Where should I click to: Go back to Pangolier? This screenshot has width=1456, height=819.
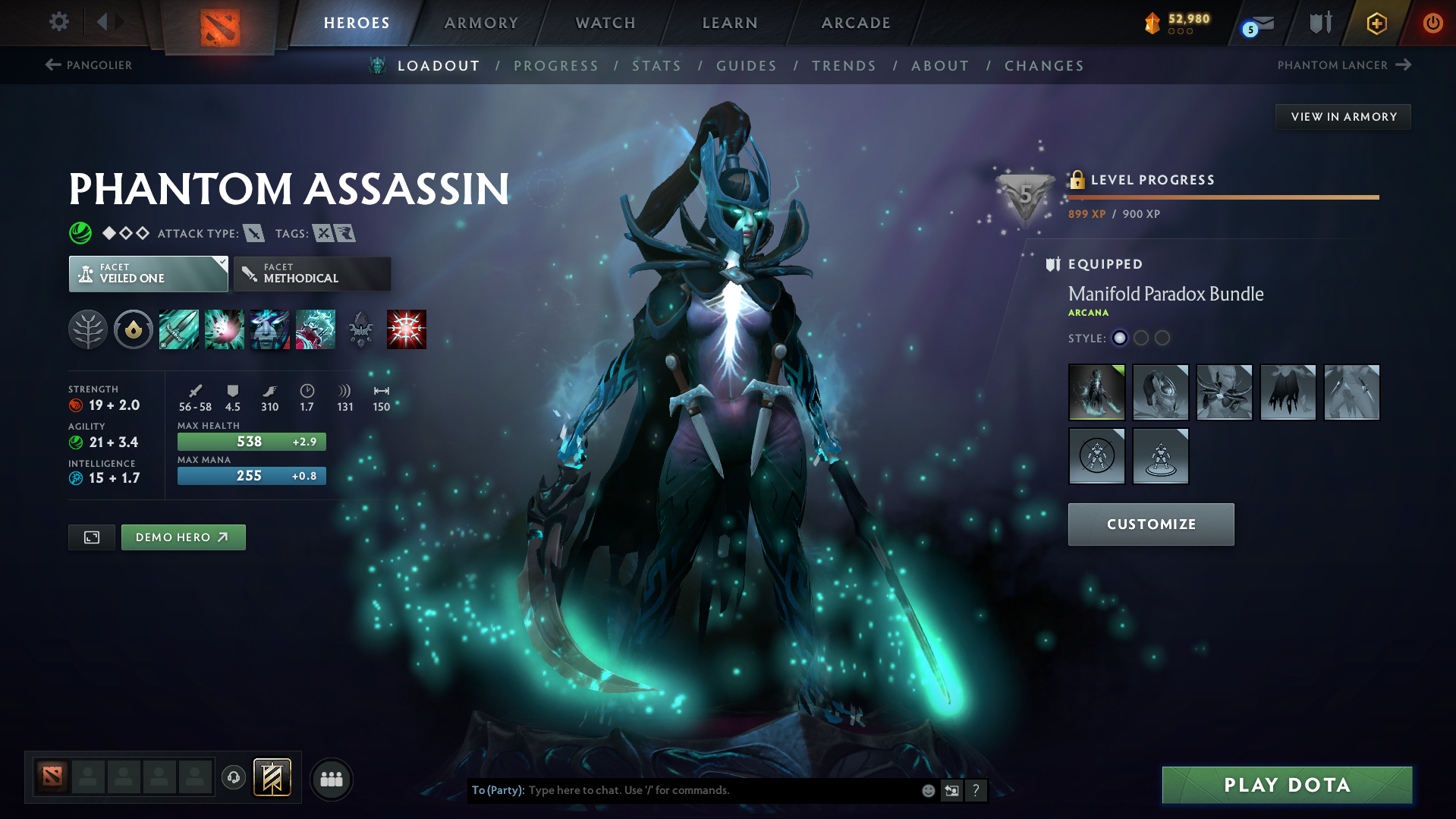click(x=88, y=65)
